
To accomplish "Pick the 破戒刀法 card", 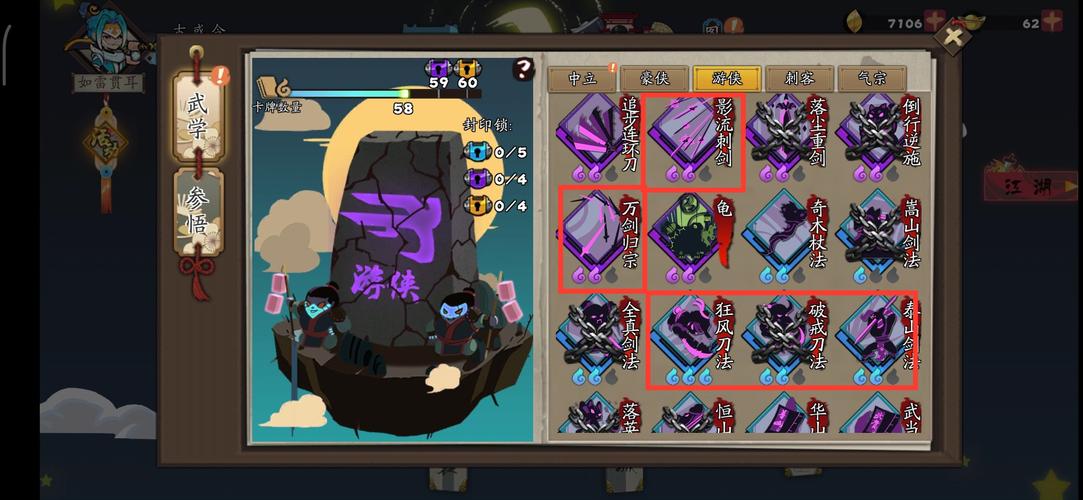I will (787, 339).
